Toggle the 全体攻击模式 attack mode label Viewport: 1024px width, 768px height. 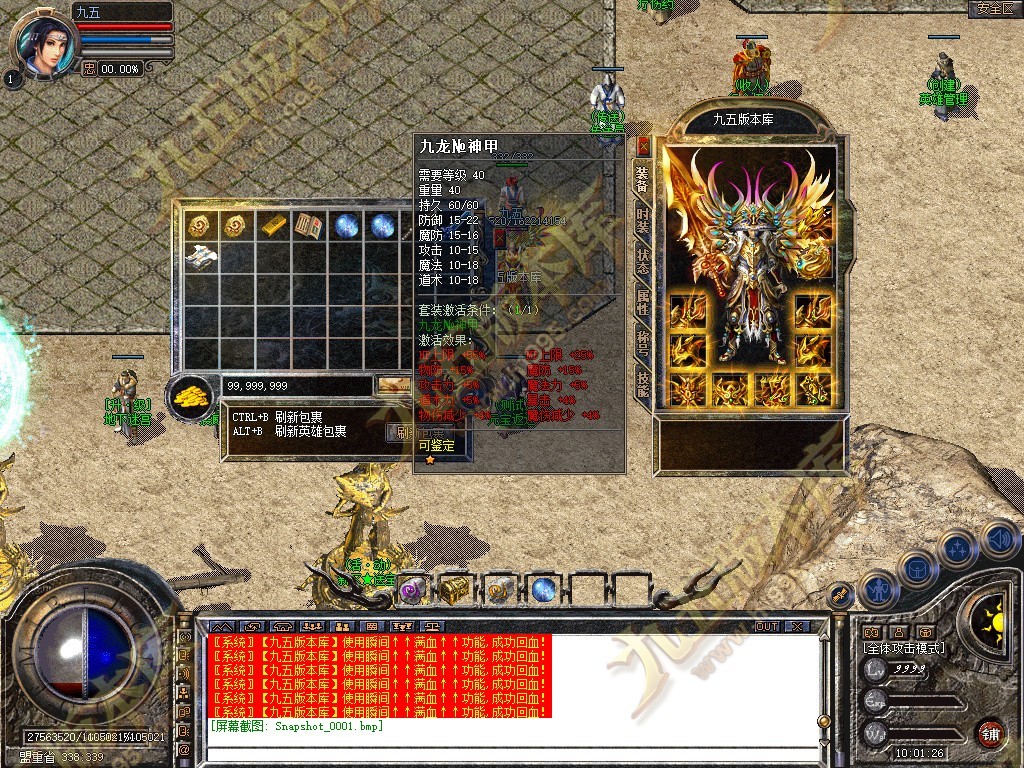pos(903,648)
